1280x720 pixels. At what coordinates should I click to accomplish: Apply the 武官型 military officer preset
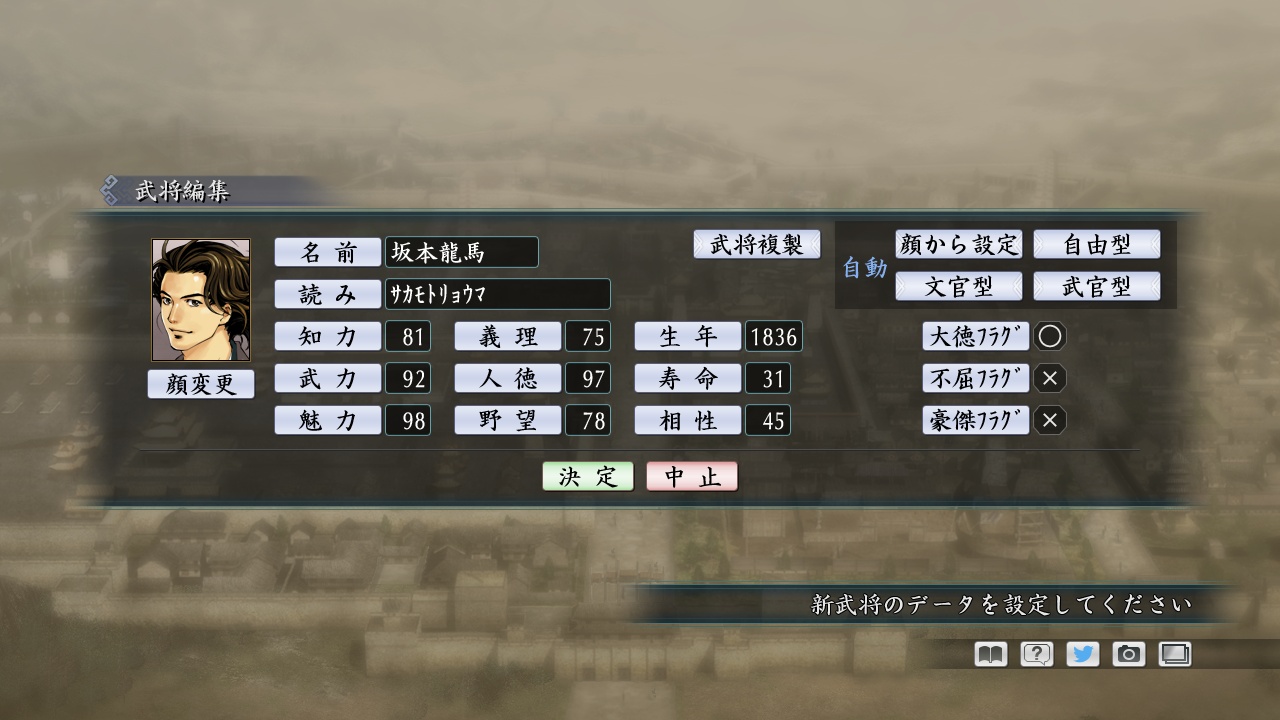click(x=1099, y=286)
